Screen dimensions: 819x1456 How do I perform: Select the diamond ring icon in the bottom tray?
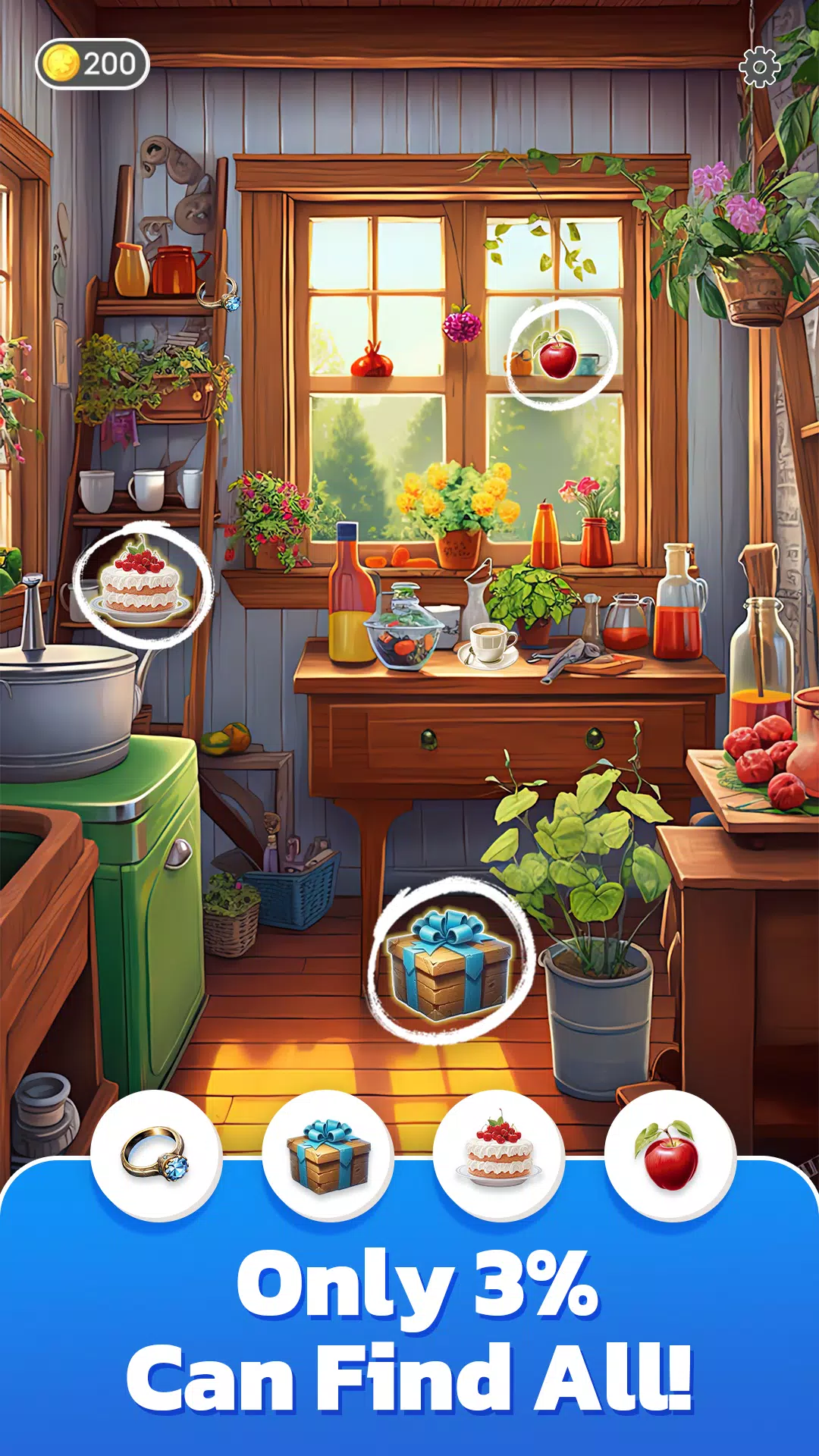tap(156, 1155)
